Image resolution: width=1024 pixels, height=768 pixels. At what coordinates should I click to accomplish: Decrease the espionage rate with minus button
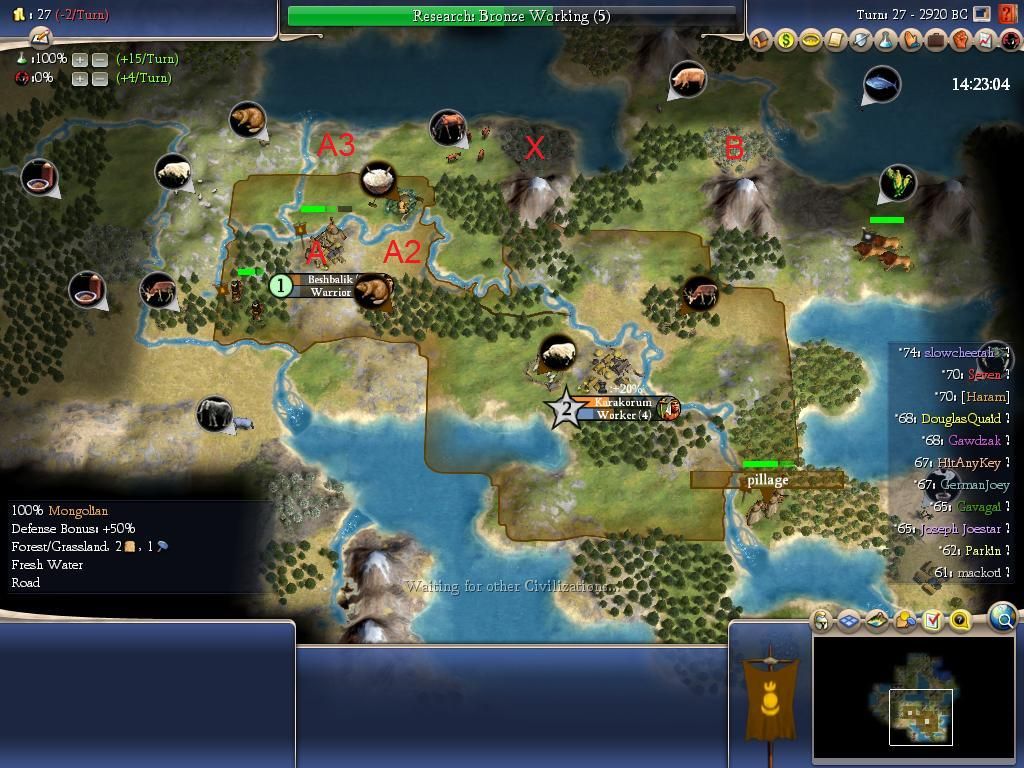point(100,78)
